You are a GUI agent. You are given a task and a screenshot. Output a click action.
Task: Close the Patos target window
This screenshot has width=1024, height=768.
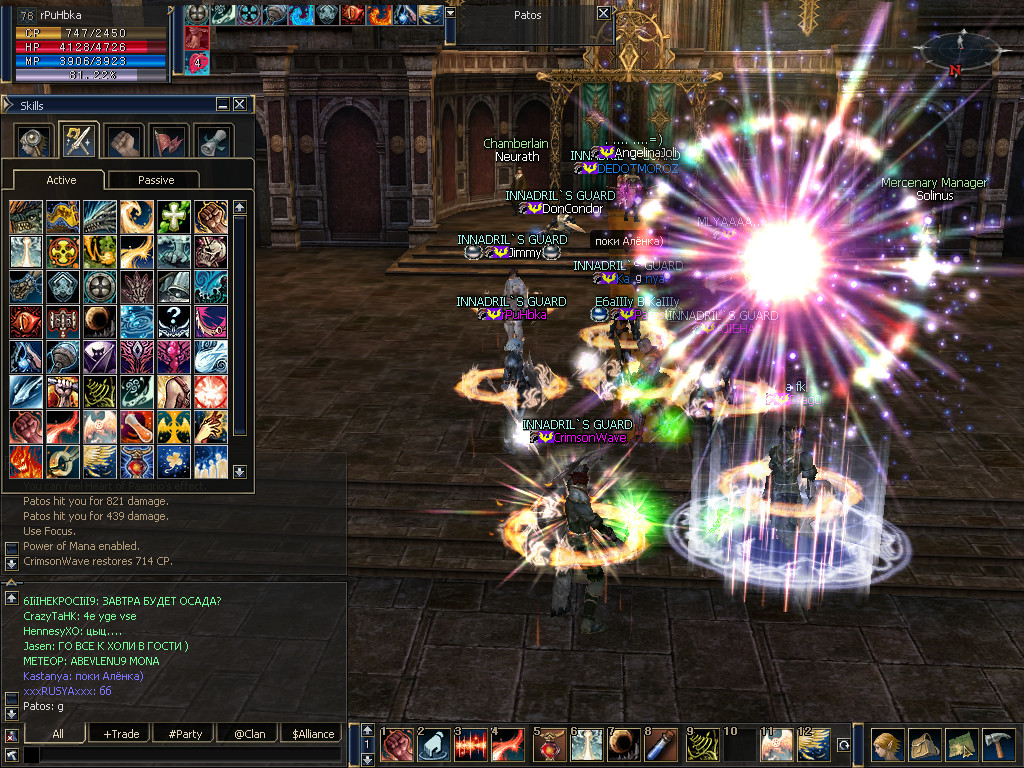pyautogui.click(x=603, y=14)
